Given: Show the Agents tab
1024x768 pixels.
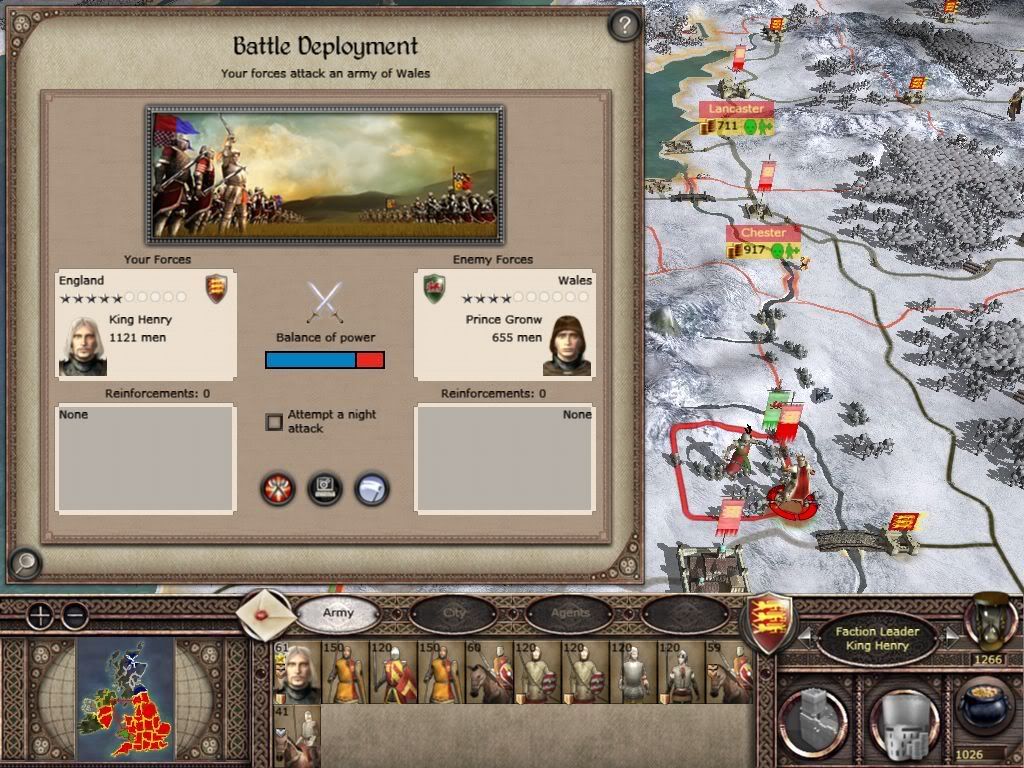Looking at the screenshot, I should (570, 613).
